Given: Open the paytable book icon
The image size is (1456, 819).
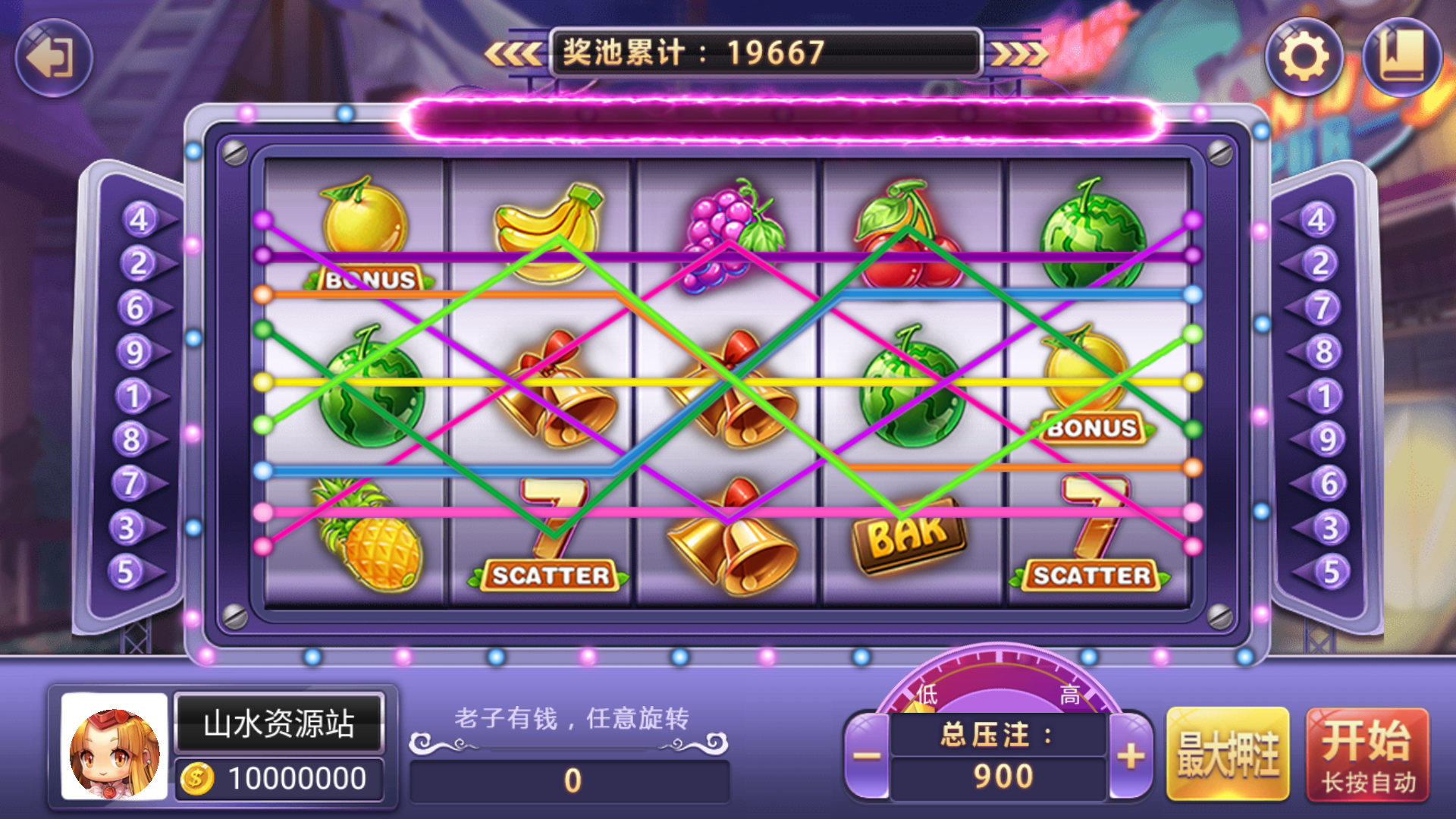Looking at the screenshot, I should point(1402,57).
